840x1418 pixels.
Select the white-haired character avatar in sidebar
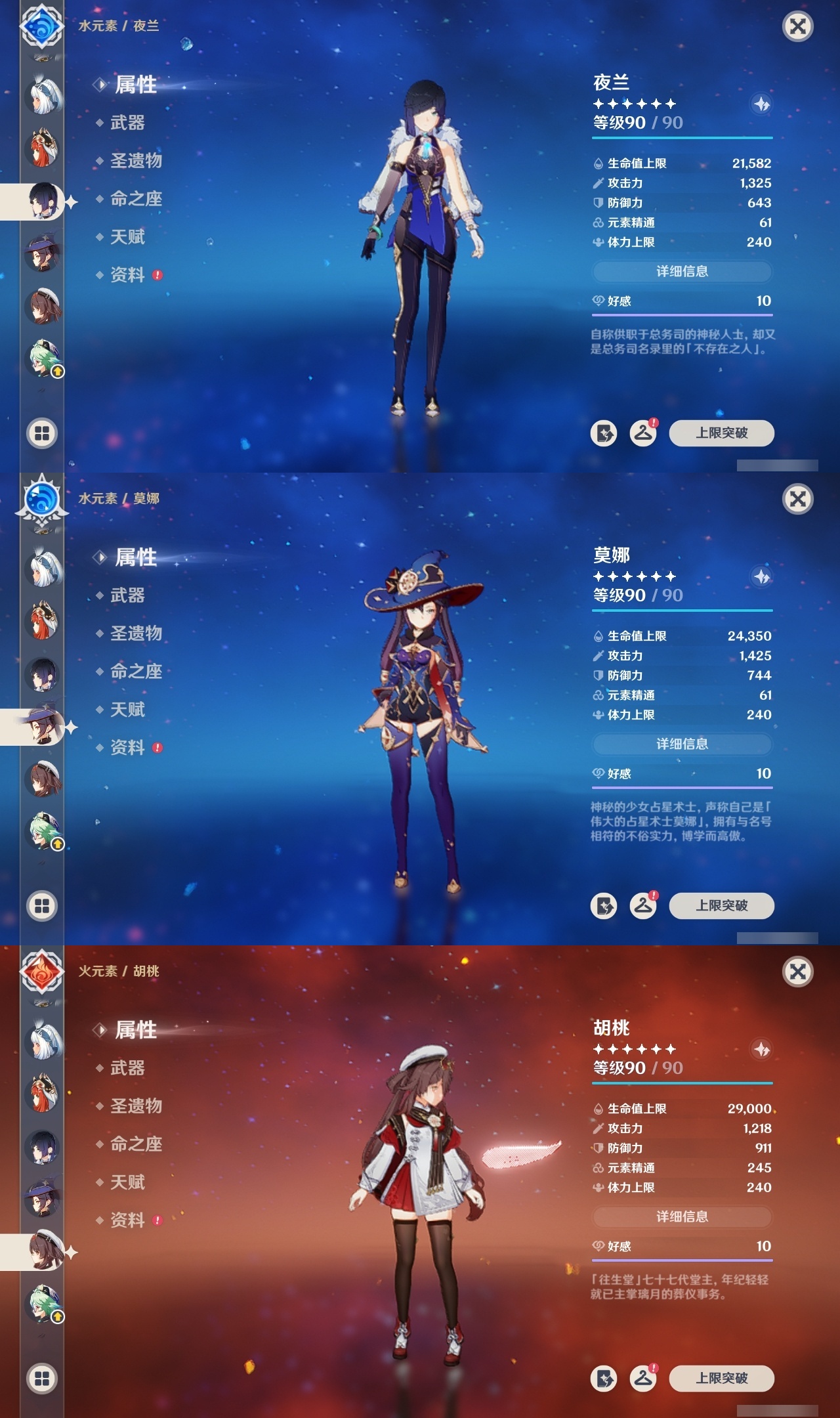coord(42,96)
